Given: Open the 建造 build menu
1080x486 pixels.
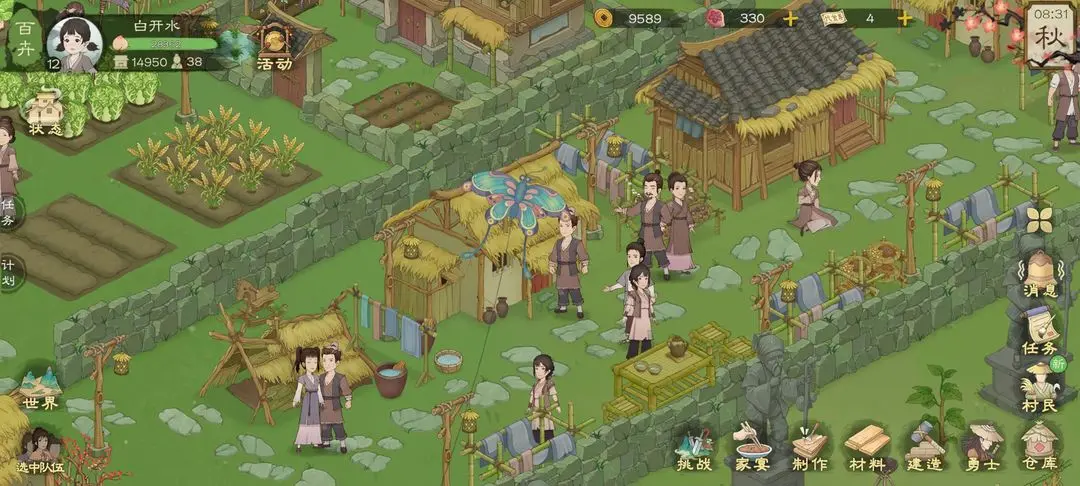Looking at the screenshot, I should [924, 447].
